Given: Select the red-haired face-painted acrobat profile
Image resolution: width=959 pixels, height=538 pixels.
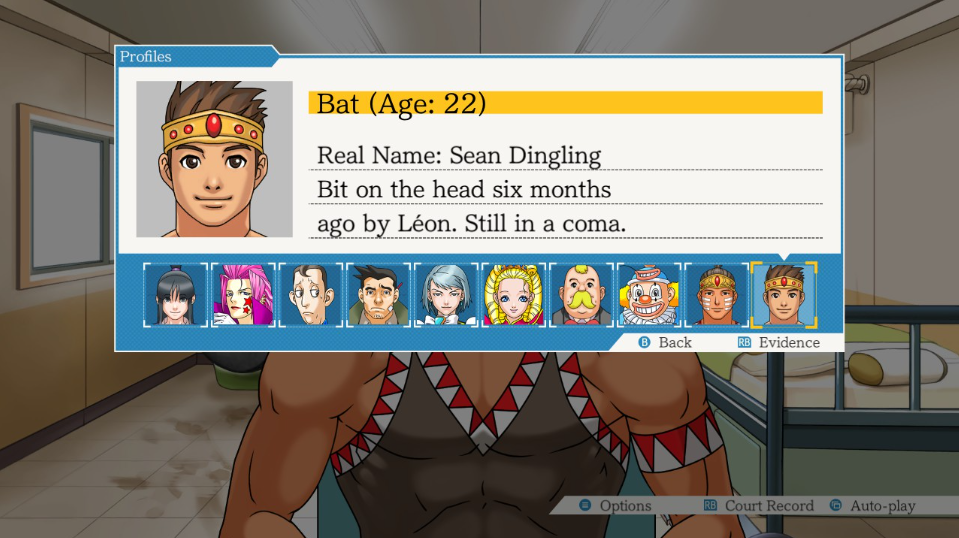Looking at the screenshot, I should pos(716,295).
